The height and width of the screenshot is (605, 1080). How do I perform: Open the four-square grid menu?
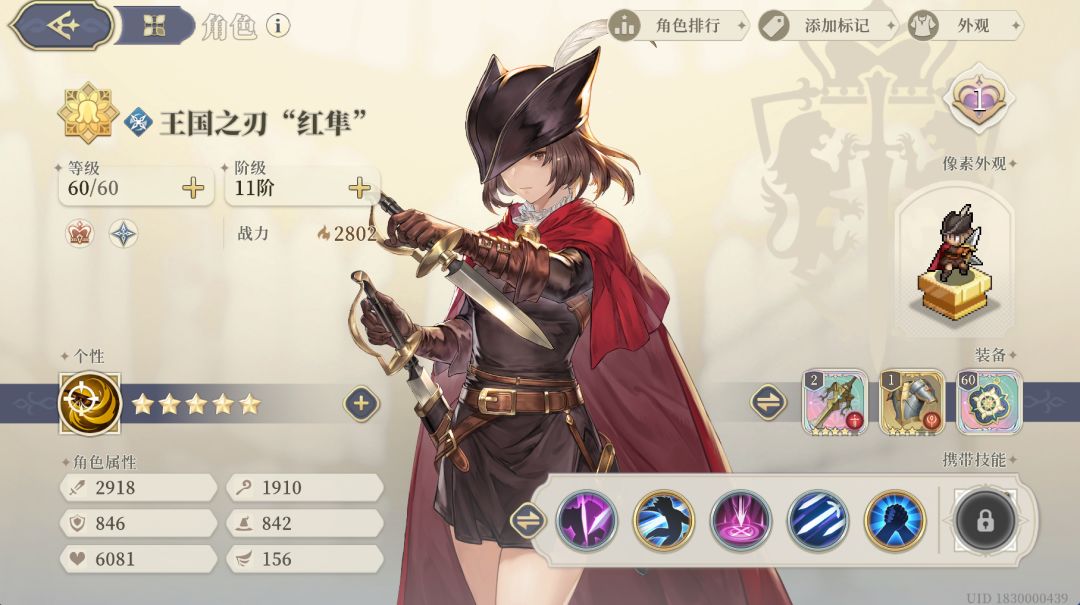154,26
